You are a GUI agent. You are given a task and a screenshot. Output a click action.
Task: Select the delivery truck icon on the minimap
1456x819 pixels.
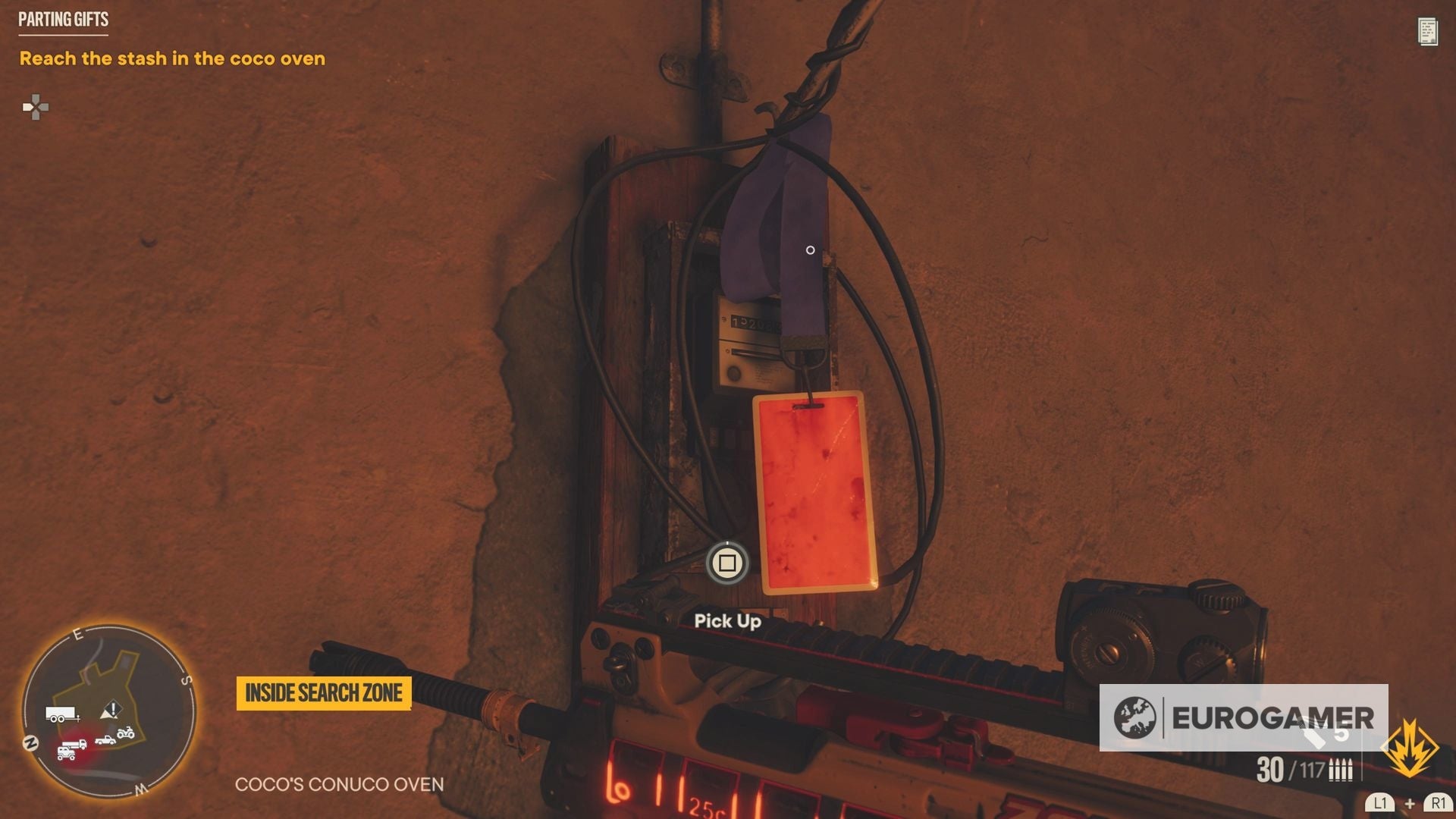[x=75, y=744]
